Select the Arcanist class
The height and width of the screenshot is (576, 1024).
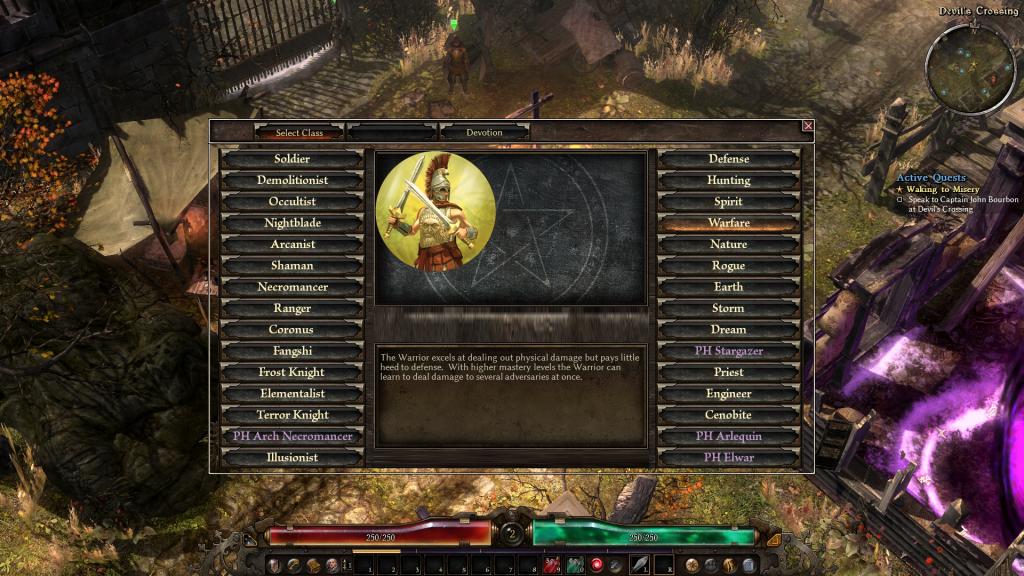click(292, 244)
